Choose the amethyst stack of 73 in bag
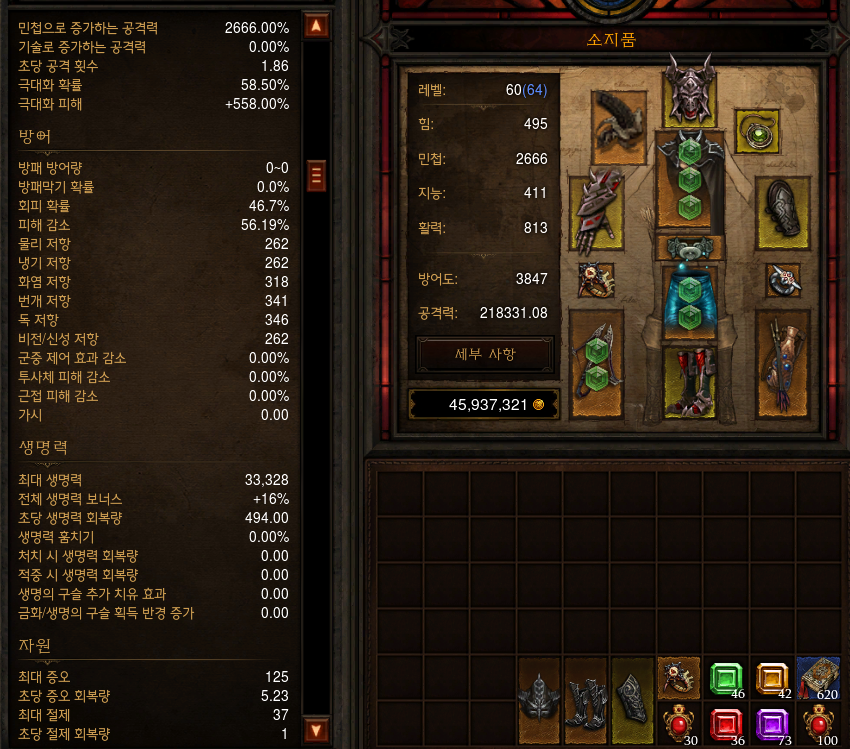 (x=773, y=724)
